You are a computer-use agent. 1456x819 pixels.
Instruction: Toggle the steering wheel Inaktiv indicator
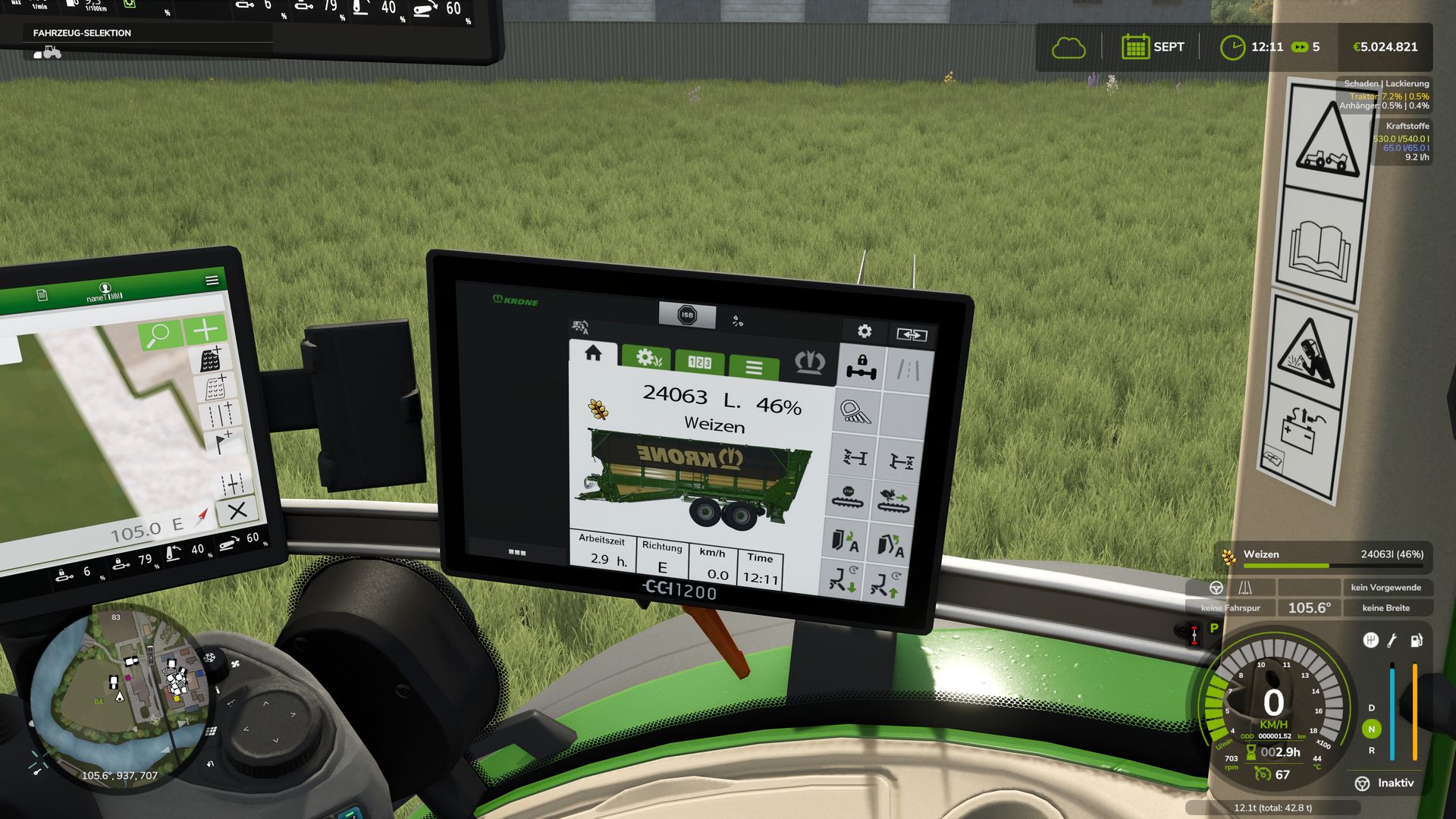pyautogui.click(x=1363, y=783)
